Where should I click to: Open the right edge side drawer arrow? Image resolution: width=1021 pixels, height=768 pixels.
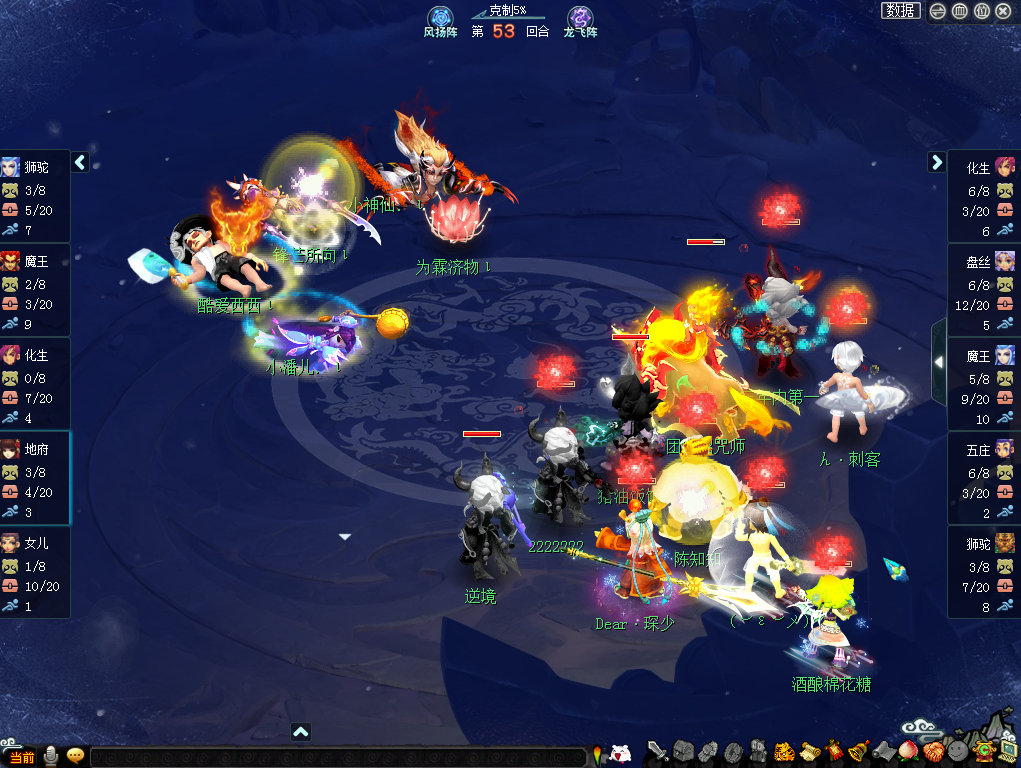coord(938,362)
